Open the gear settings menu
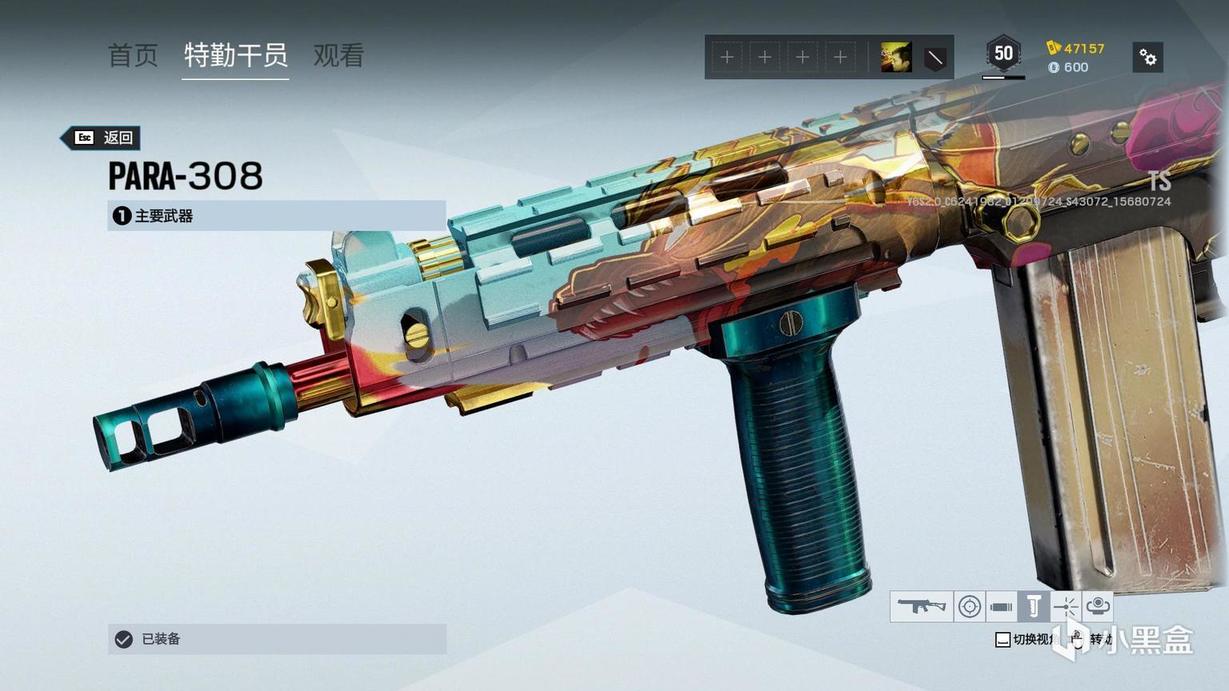This screenshot has height=691, width=1229. coord(1148,57)
